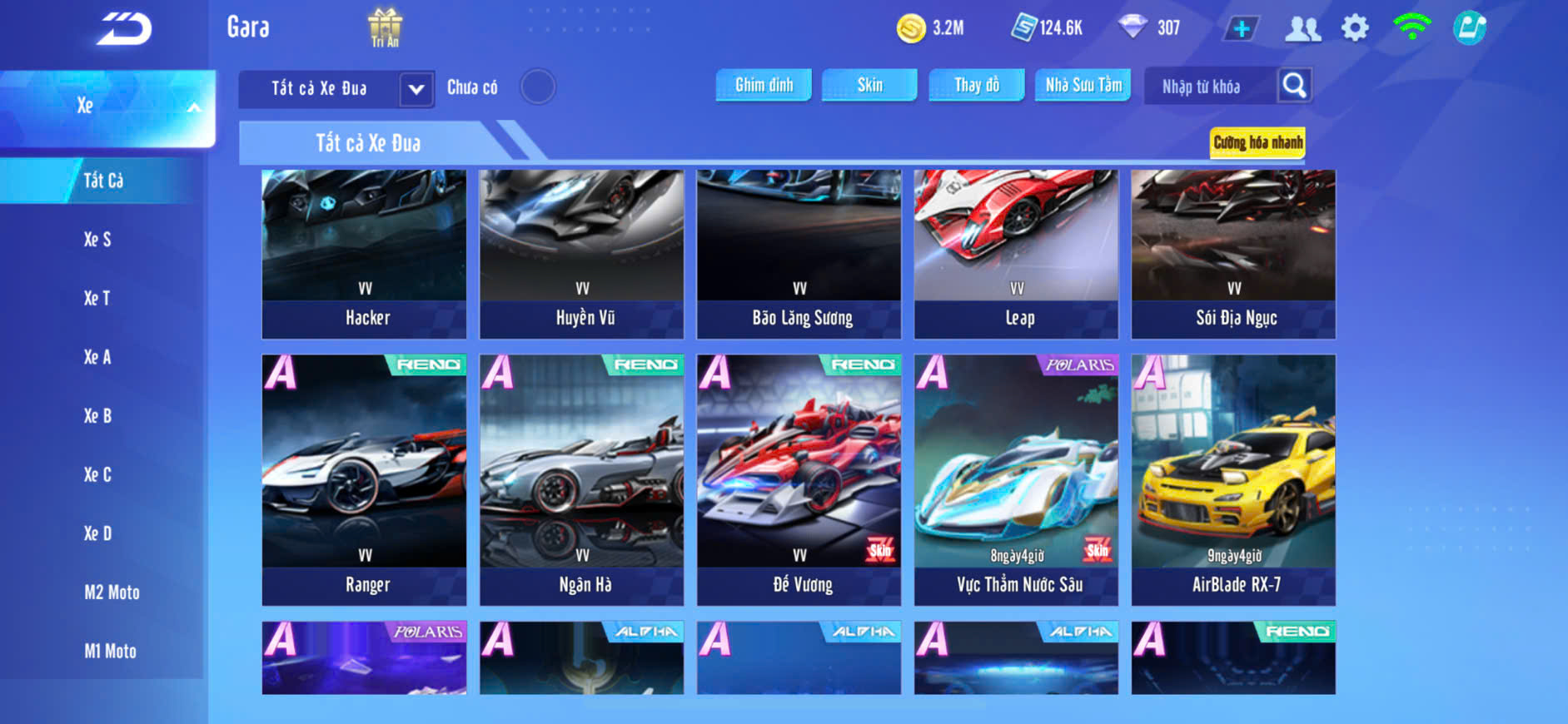Choose the yellow AirBlade RX-7 car
1568x724 pixels.
(x=1233, y=479)
